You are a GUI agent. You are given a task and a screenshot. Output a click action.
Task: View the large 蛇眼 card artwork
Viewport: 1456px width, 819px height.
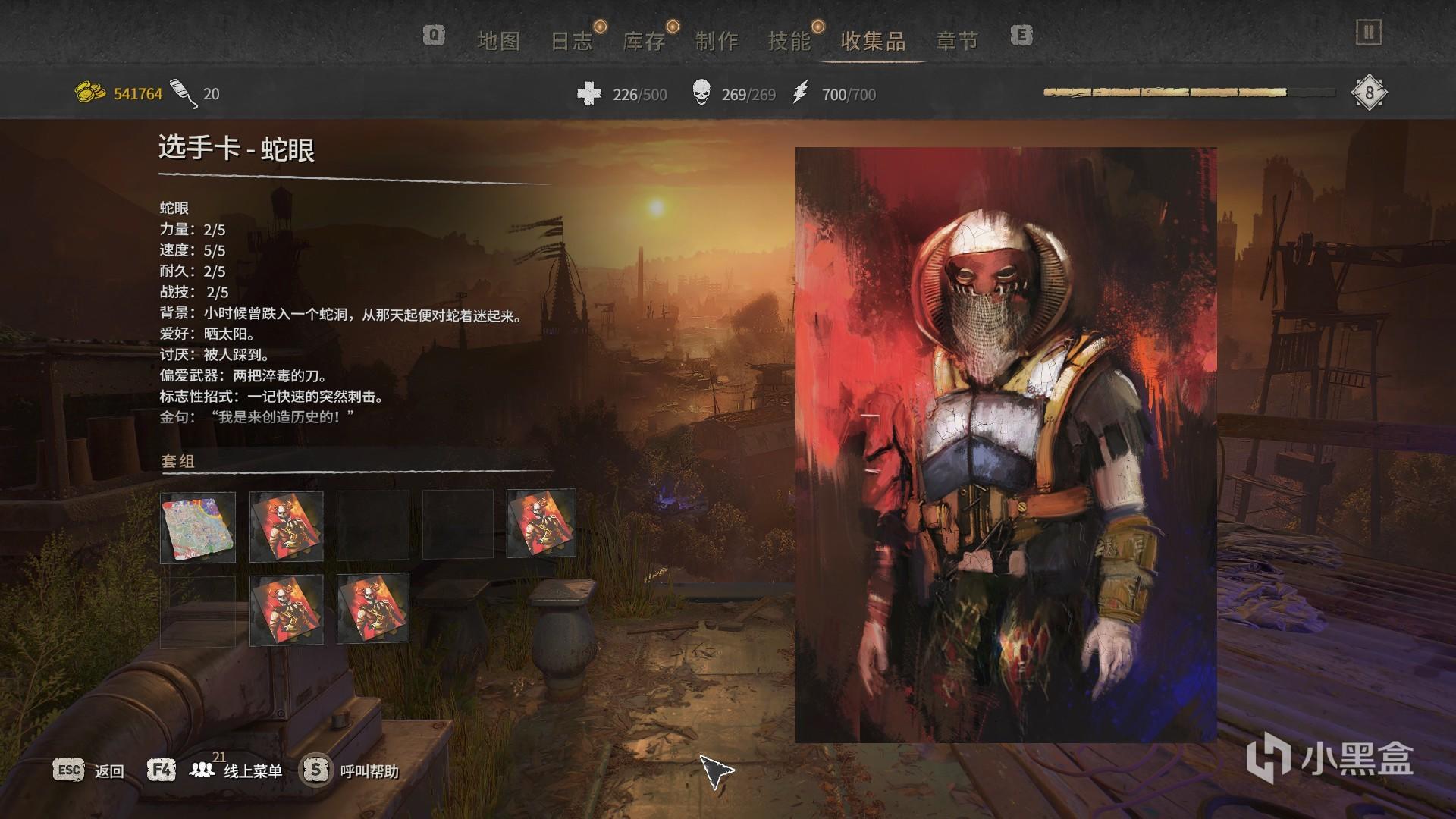click(x=1006, y=444)
